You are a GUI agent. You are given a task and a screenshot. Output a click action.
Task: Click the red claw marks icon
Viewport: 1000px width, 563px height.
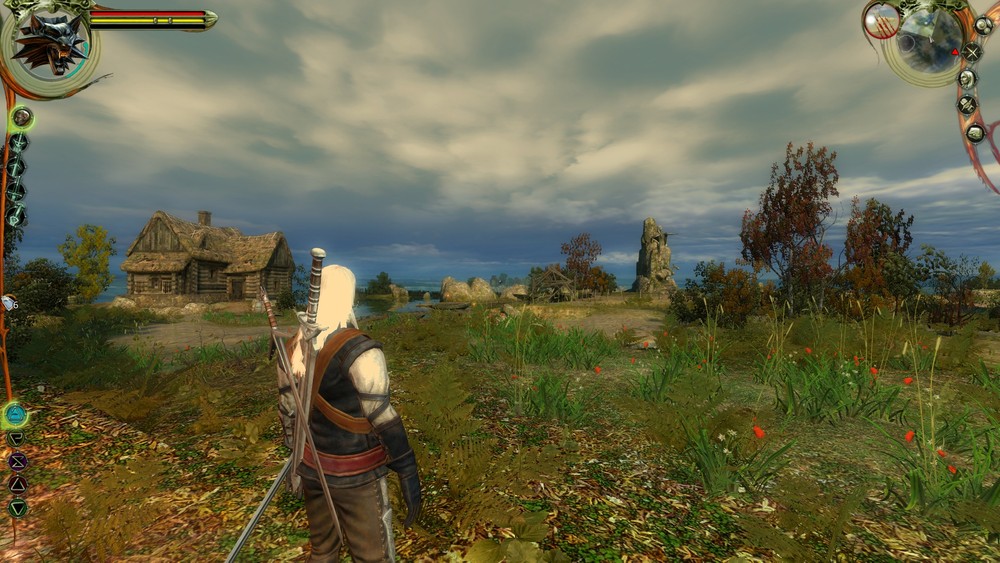click(x=882, y=20)
